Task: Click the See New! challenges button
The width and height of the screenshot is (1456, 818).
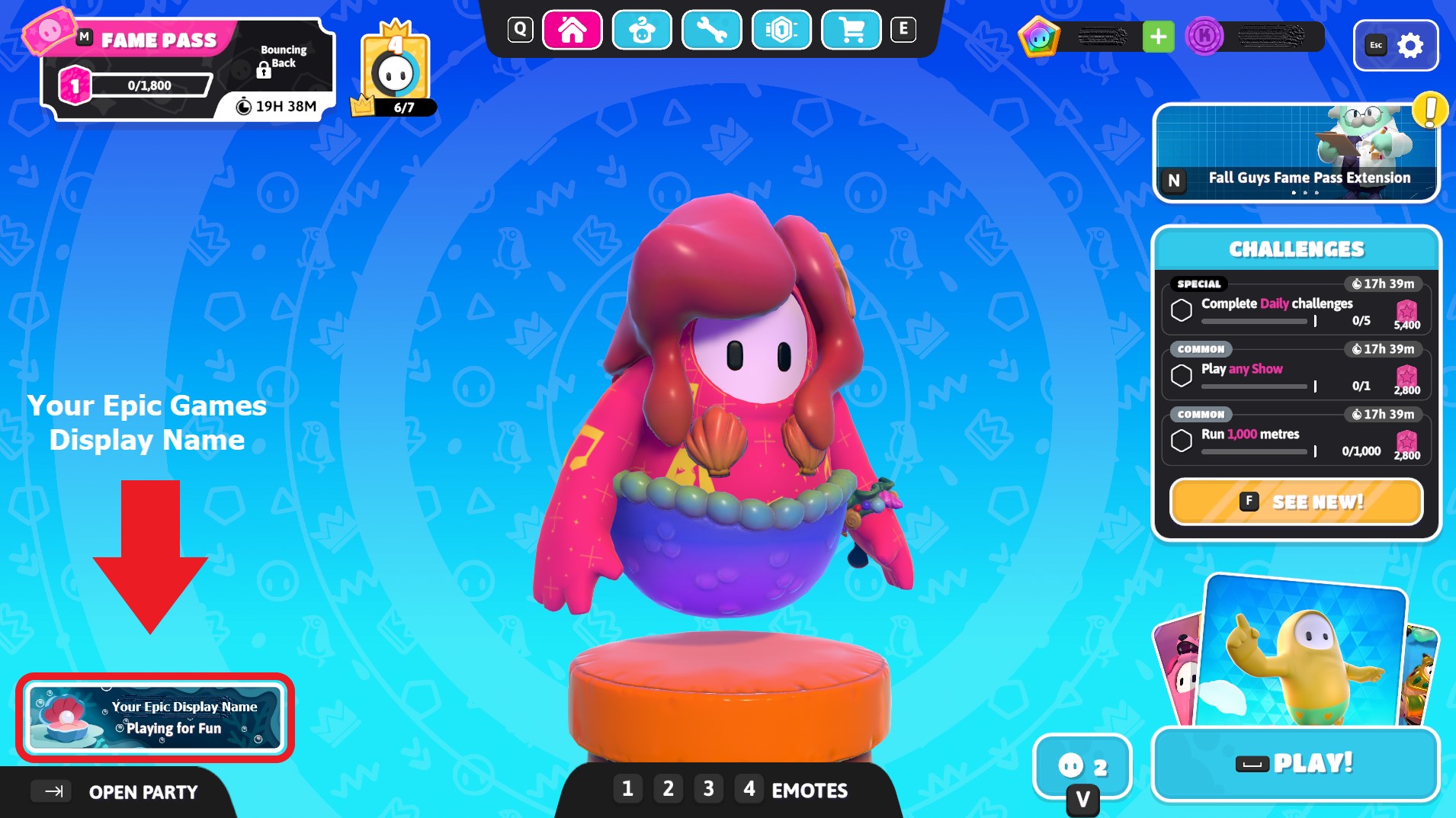Action: (x=1296, y=502)
